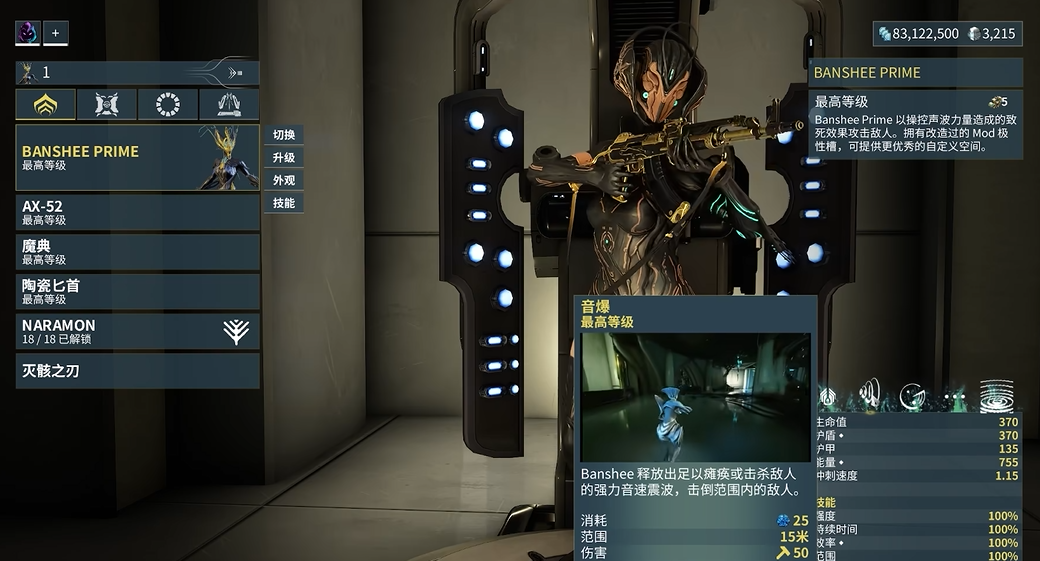Select the AX-52 primary weapon slot

(x=137, y=212)
